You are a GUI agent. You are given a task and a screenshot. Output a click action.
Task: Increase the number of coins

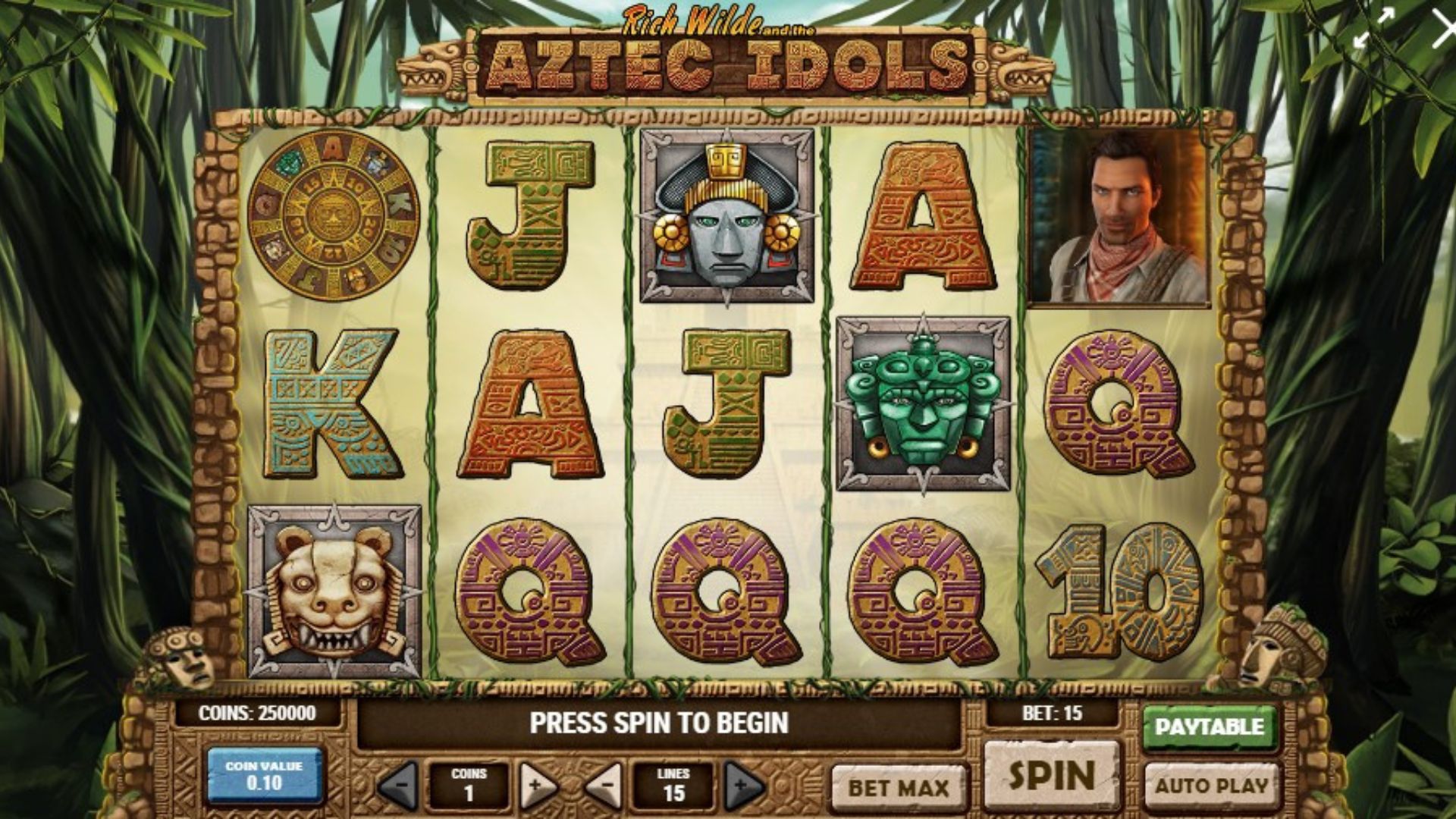pos(536,786)
